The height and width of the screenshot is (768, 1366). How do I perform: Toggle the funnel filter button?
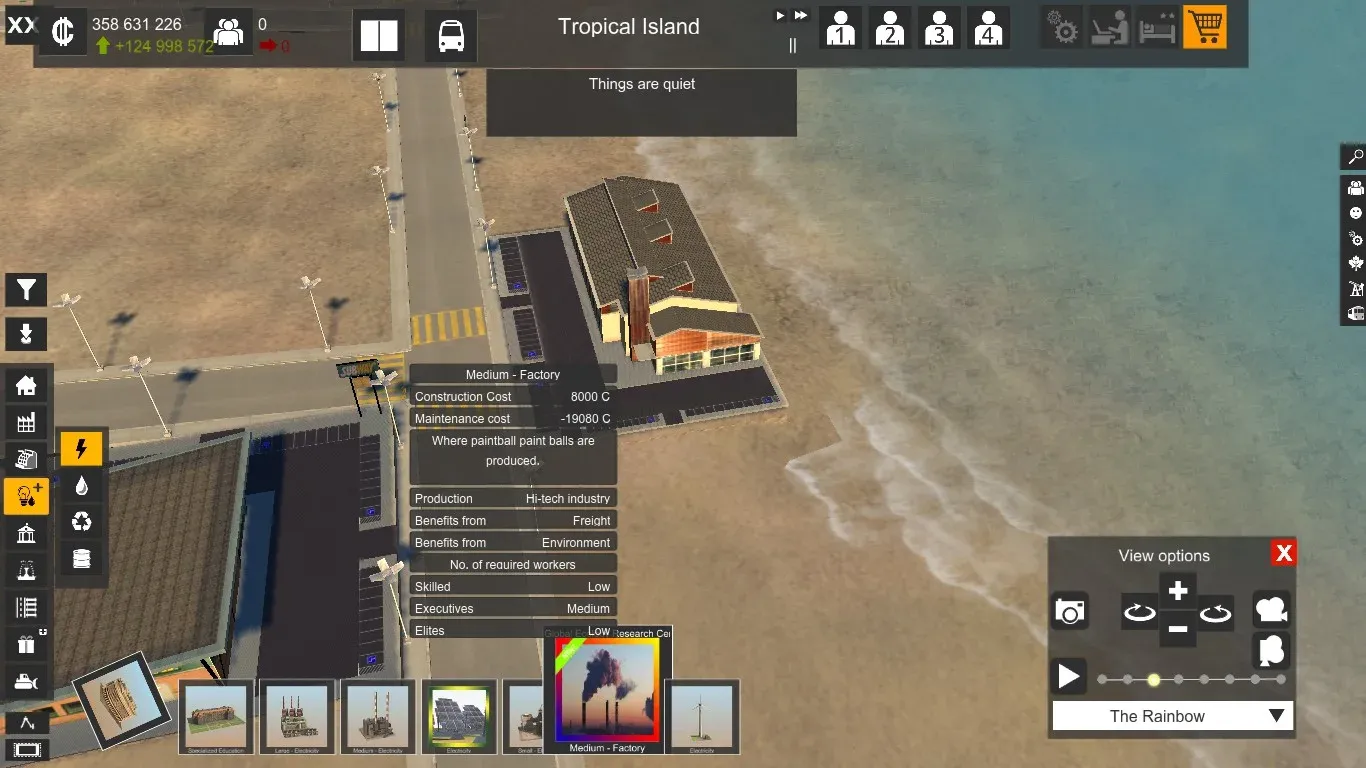(26, 290)
